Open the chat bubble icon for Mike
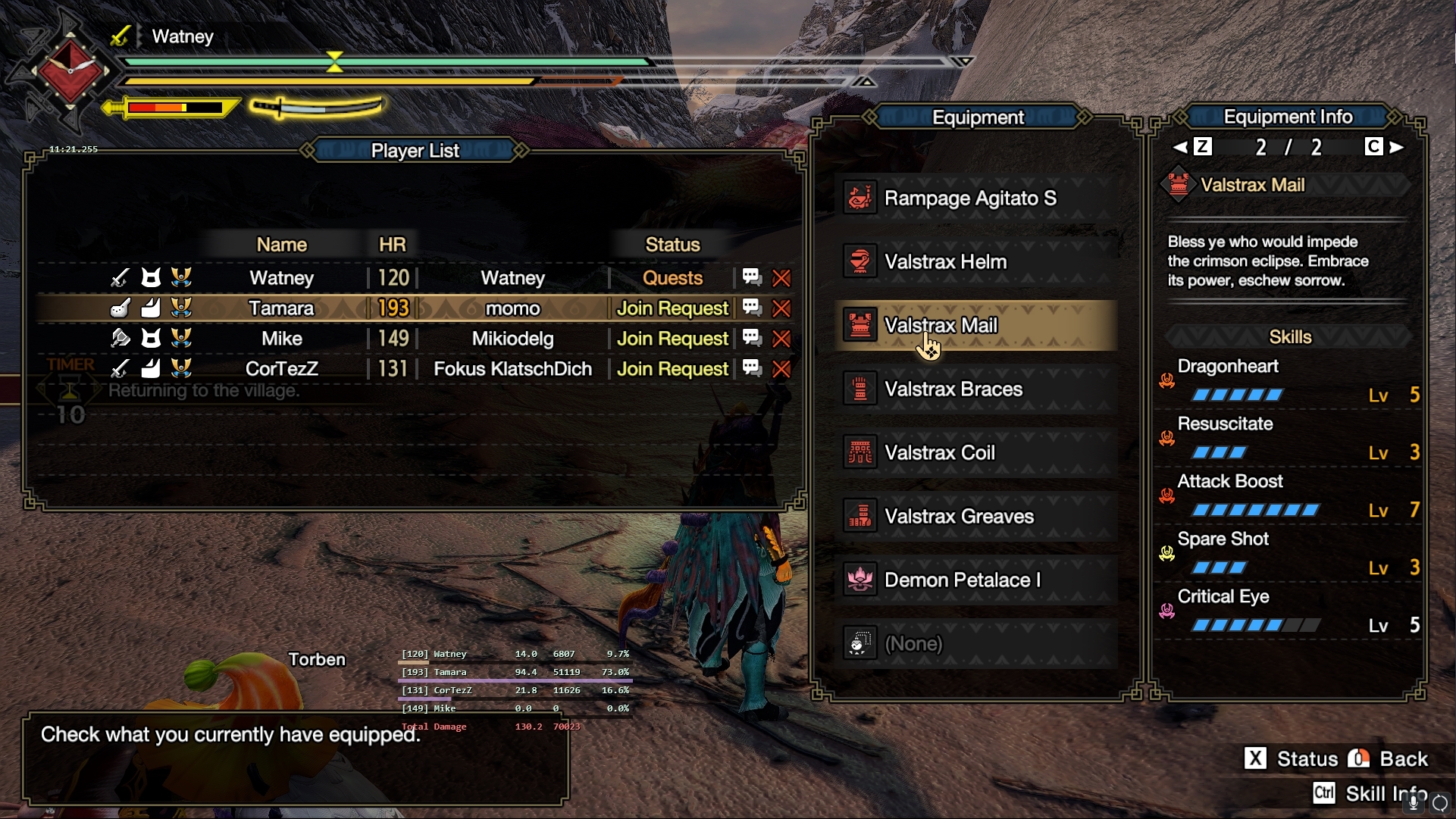 point(752,338)
